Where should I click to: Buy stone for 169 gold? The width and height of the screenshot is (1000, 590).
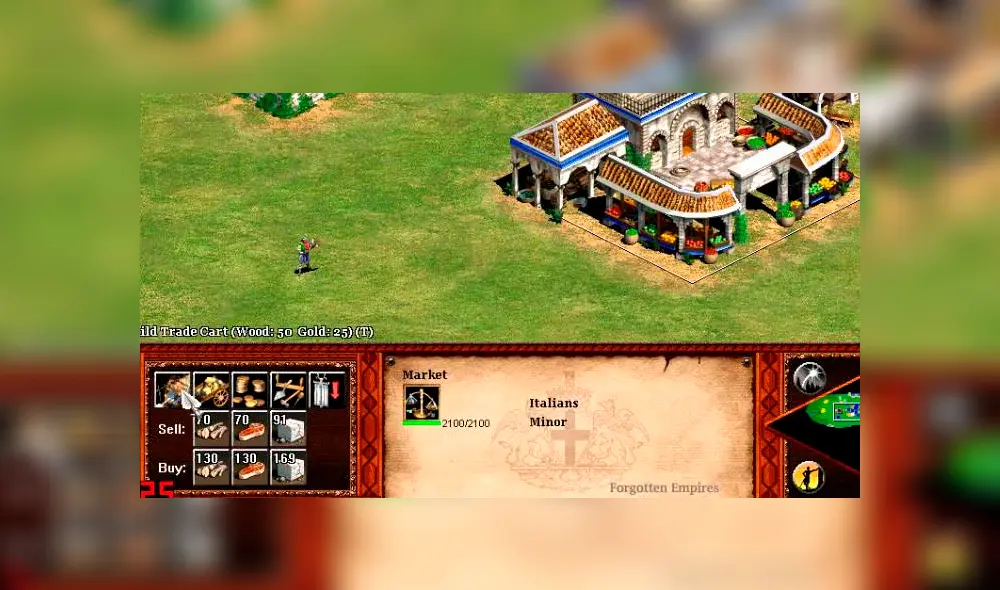click(288, 466)
